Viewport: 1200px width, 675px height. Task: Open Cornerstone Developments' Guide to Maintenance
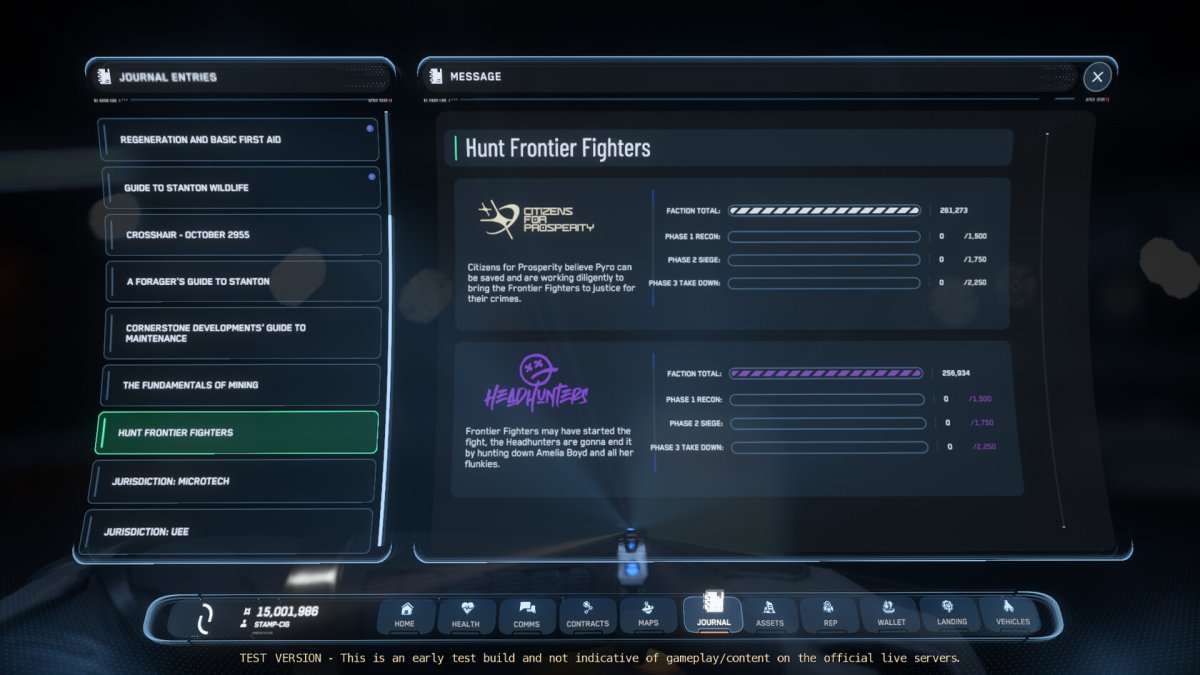(x=242, y=333)
